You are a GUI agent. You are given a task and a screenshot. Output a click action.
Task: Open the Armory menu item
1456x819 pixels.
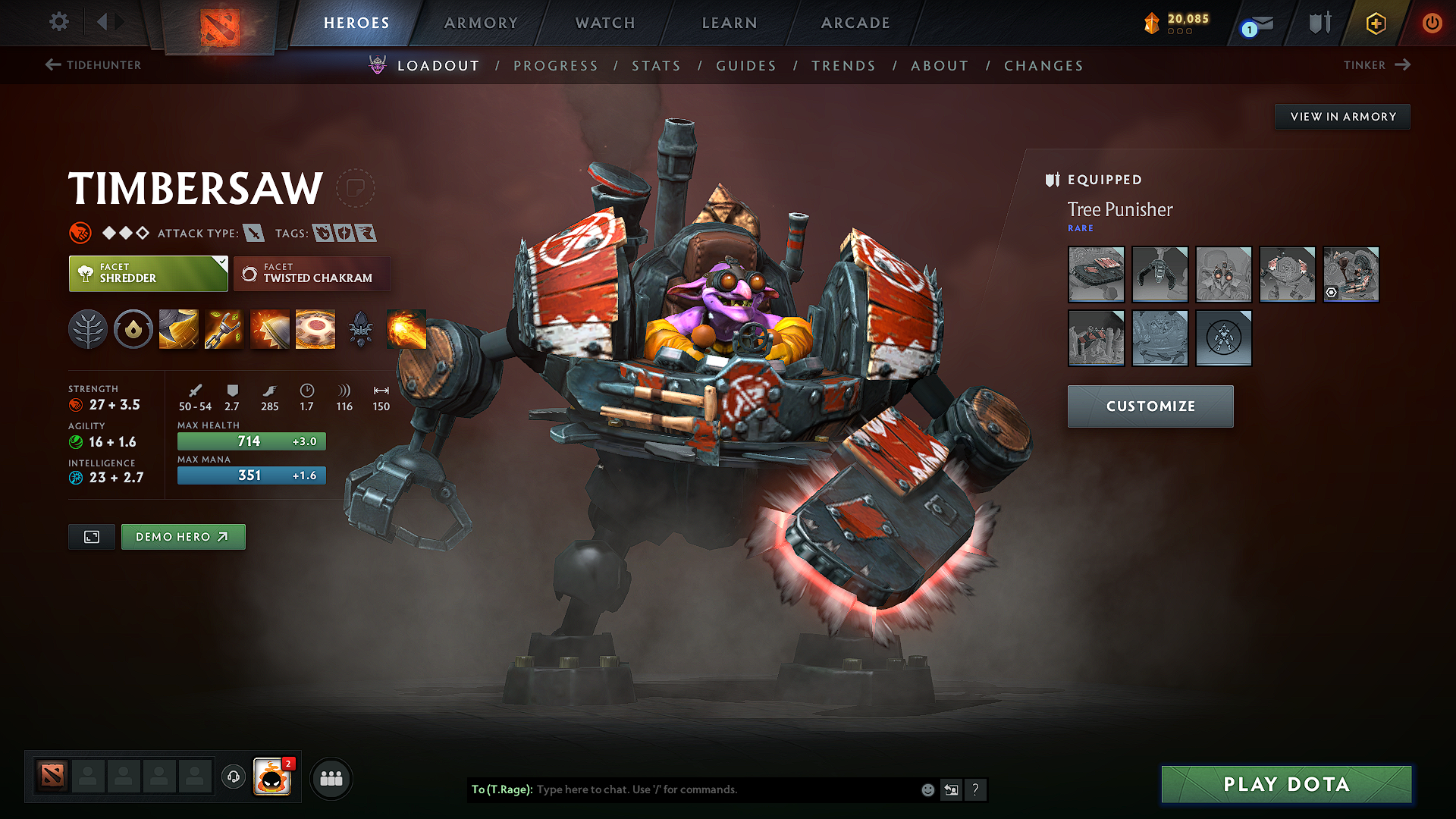click(481, 23)
